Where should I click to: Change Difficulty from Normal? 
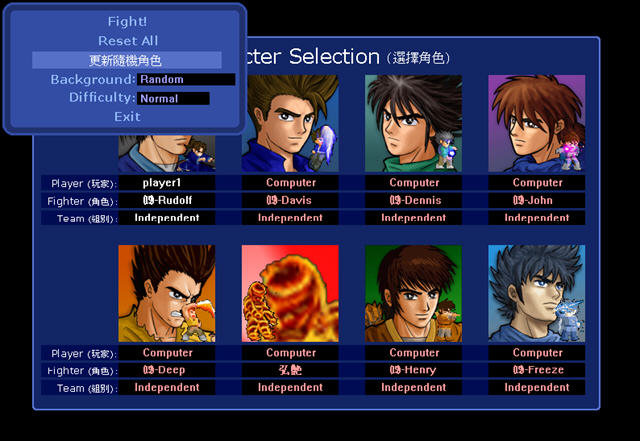coord(174,98)
